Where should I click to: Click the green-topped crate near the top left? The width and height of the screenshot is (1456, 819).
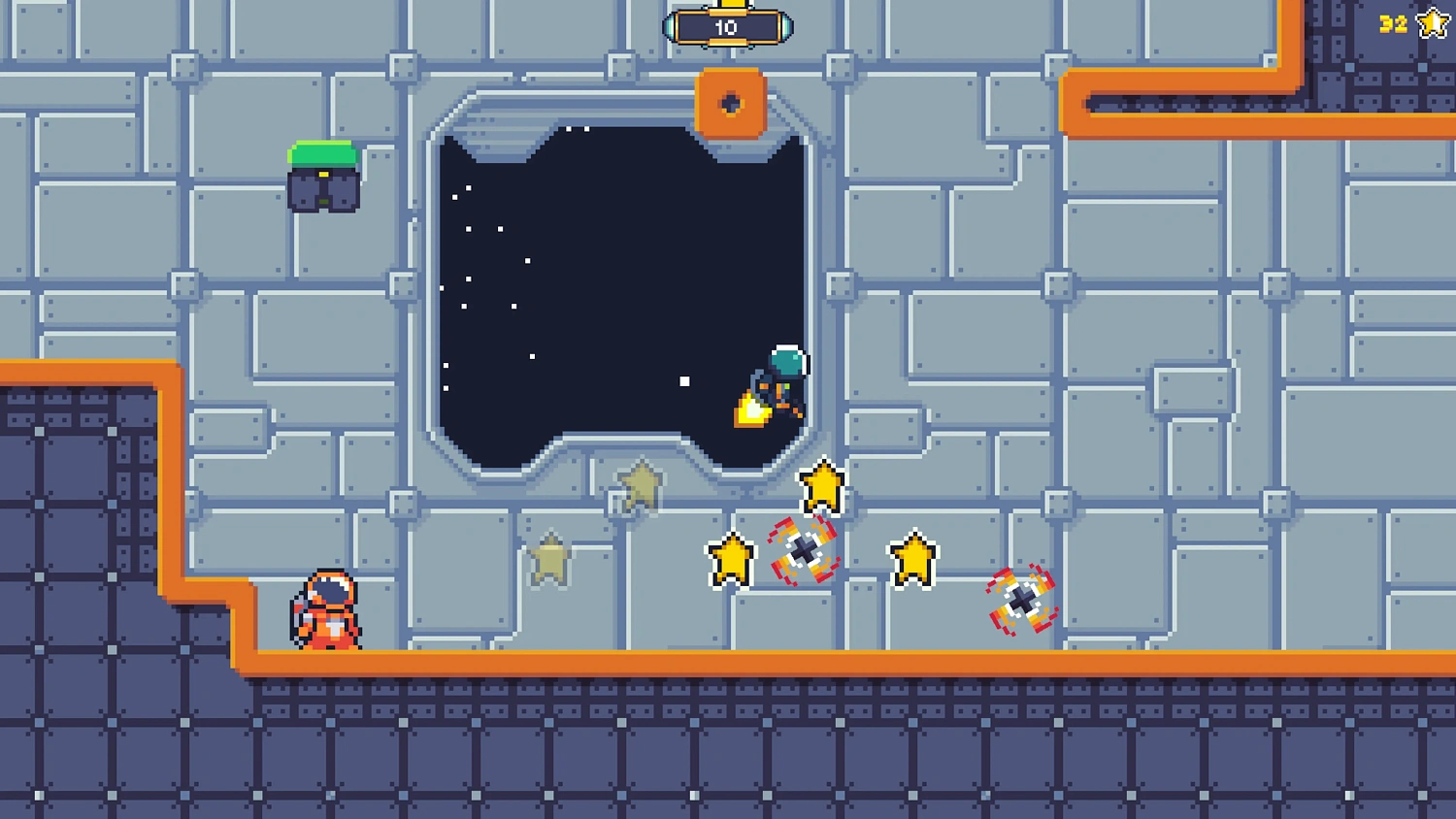tap(322, 176)
